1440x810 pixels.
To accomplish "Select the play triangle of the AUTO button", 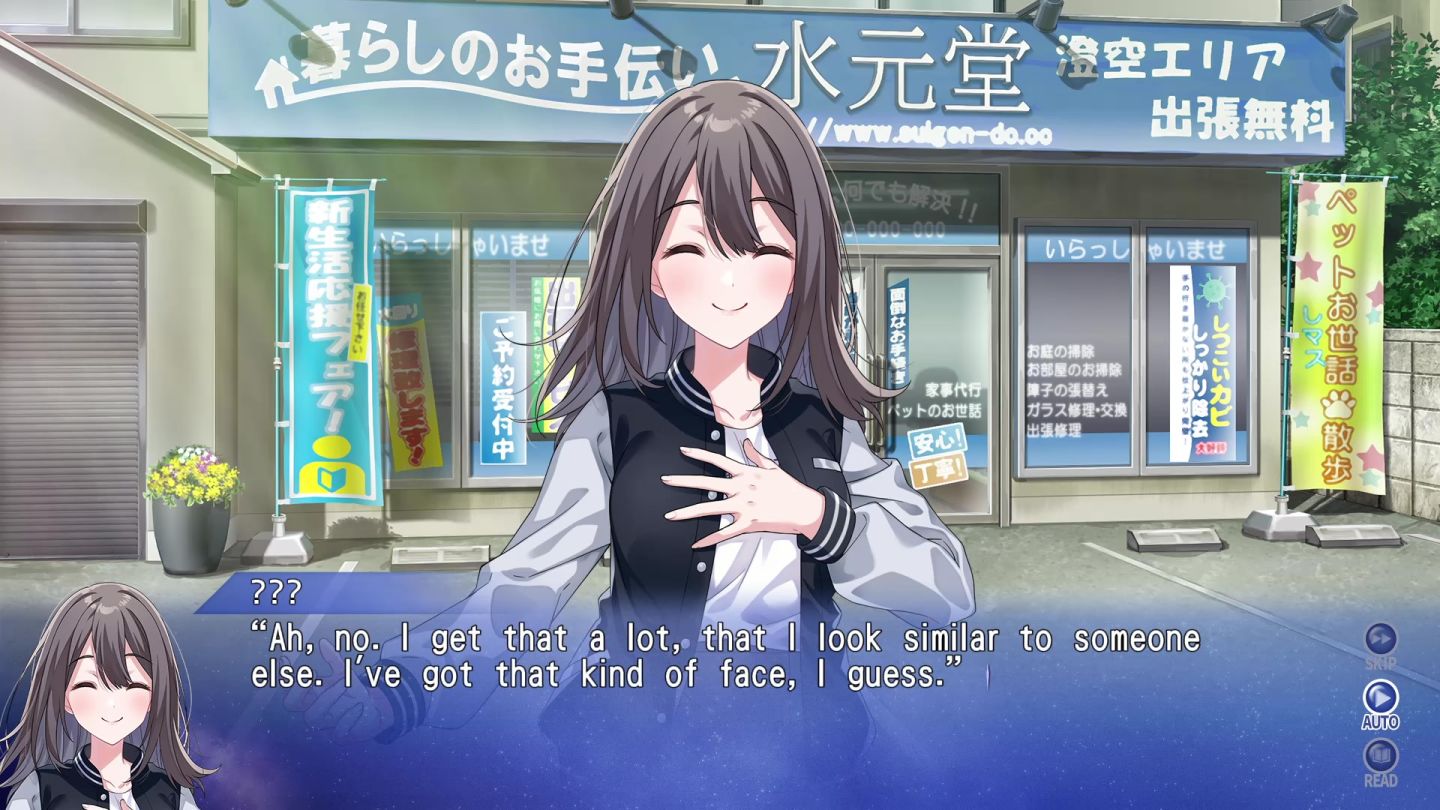I will coord(1380,698).
